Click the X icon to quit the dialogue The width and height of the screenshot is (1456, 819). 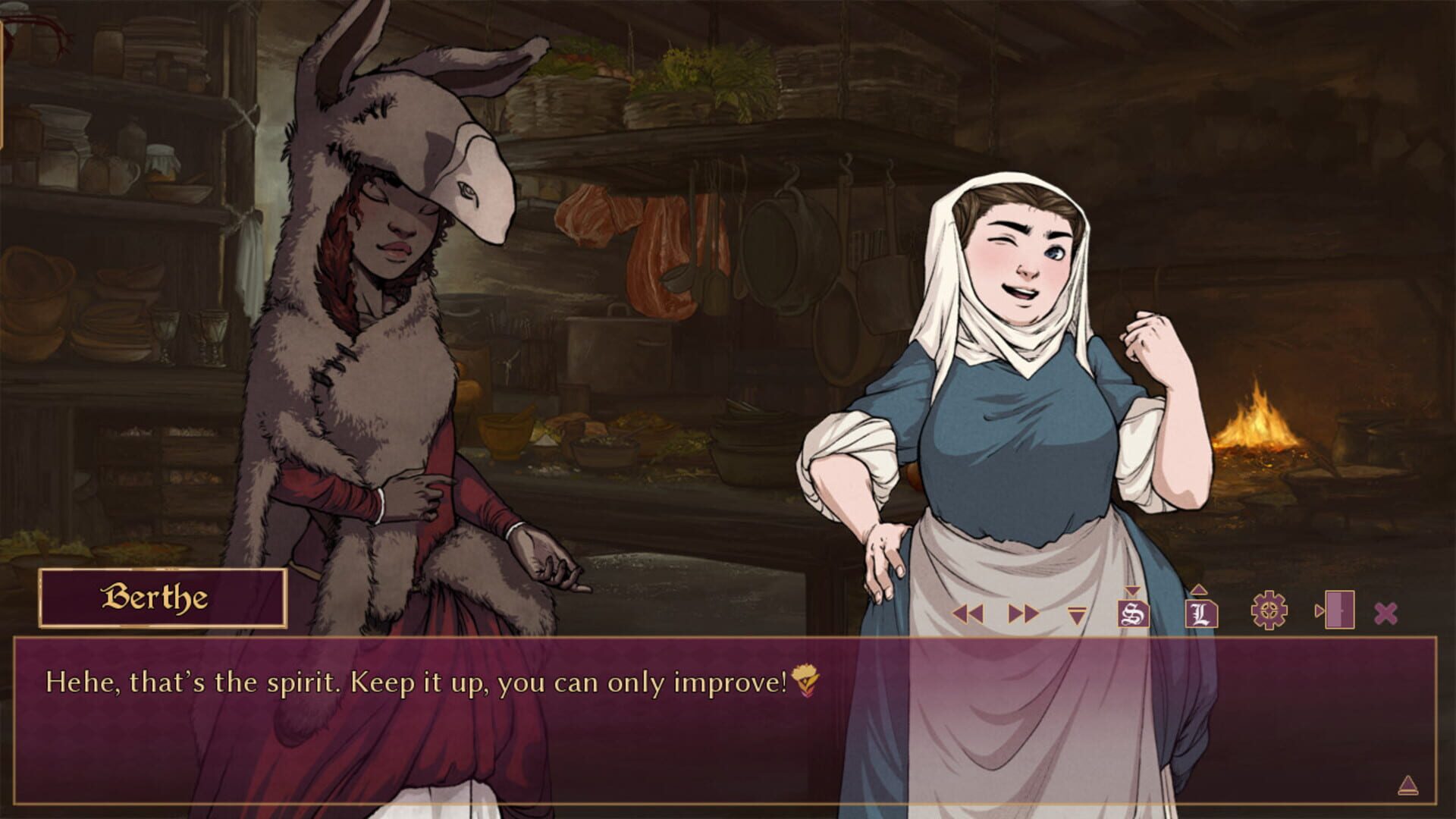coord(1385,611)
